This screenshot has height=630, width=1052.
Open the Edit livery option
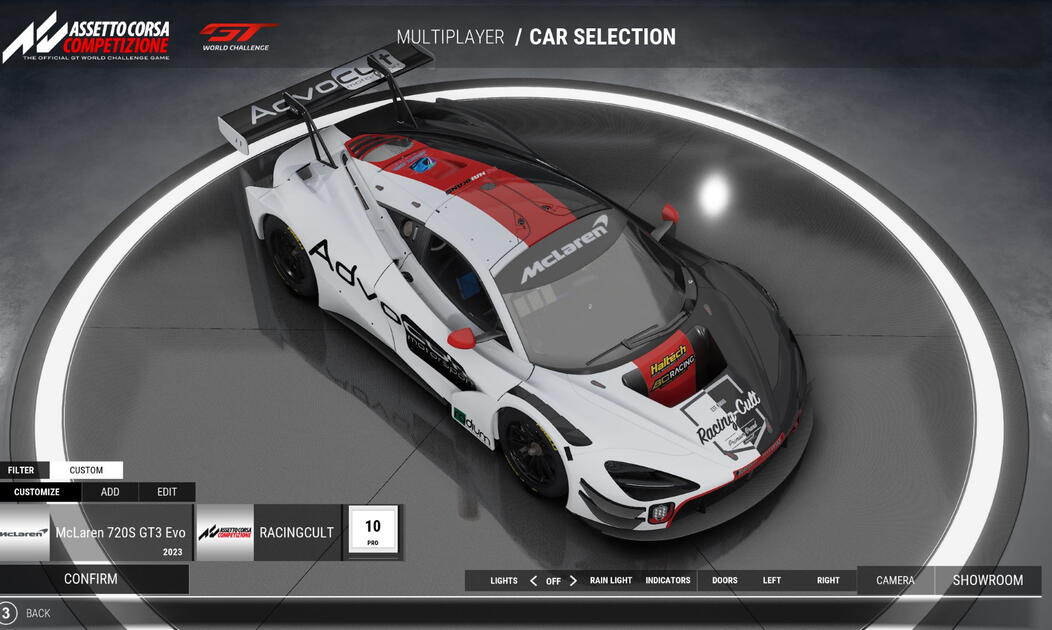click(167, 492)
